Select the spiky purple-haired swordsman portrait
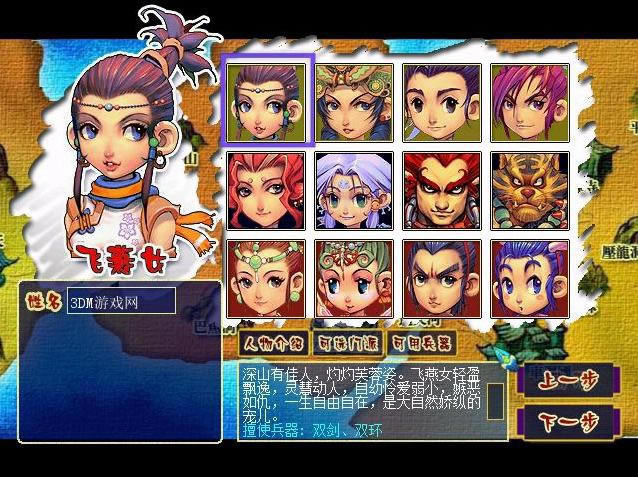 pyautogui.click(x=529, y=103)
